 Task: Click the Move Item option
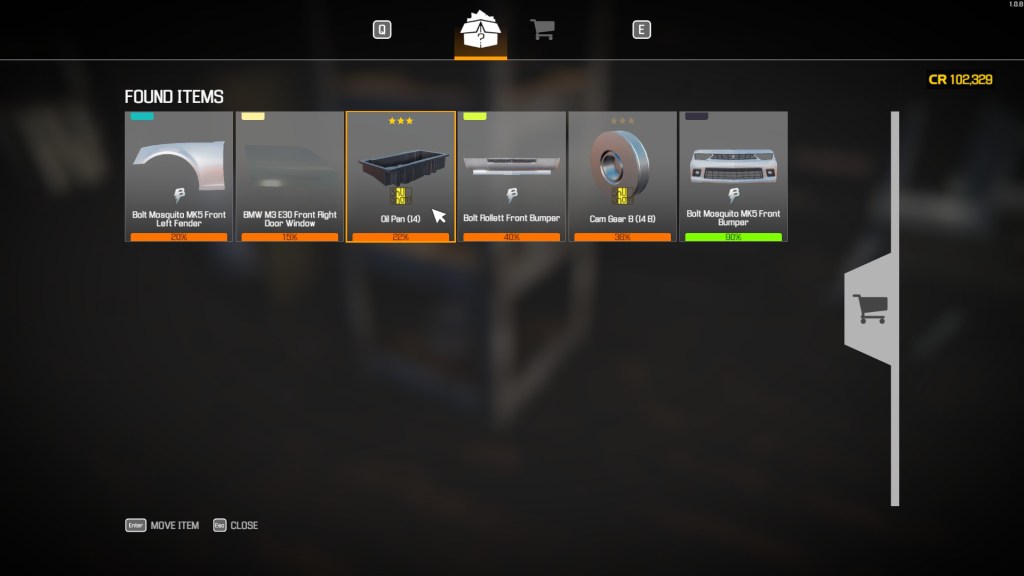tap(163, 525)
